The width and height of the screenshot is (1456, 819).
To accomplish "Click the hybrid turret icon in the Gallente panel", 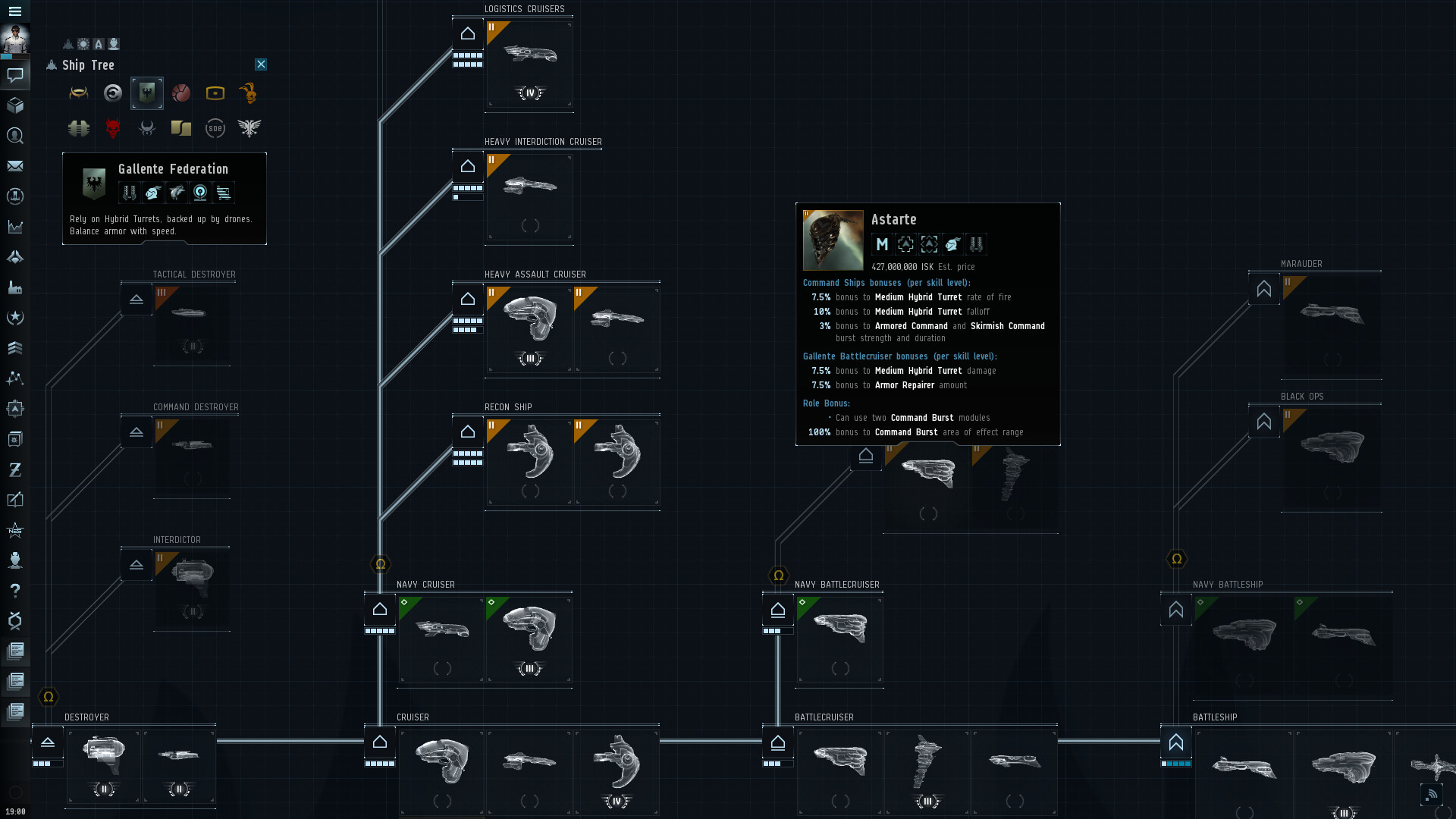I will (x=130, y=193).
